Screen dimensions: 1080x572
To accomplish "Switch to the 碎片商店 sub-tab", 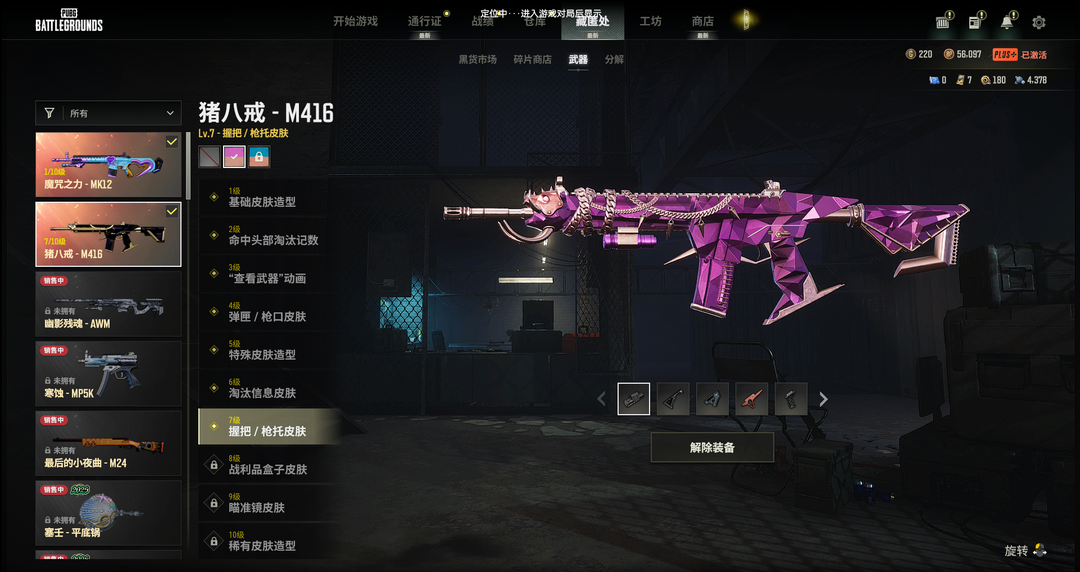I will pyautogui.click(x=532, y=60).
